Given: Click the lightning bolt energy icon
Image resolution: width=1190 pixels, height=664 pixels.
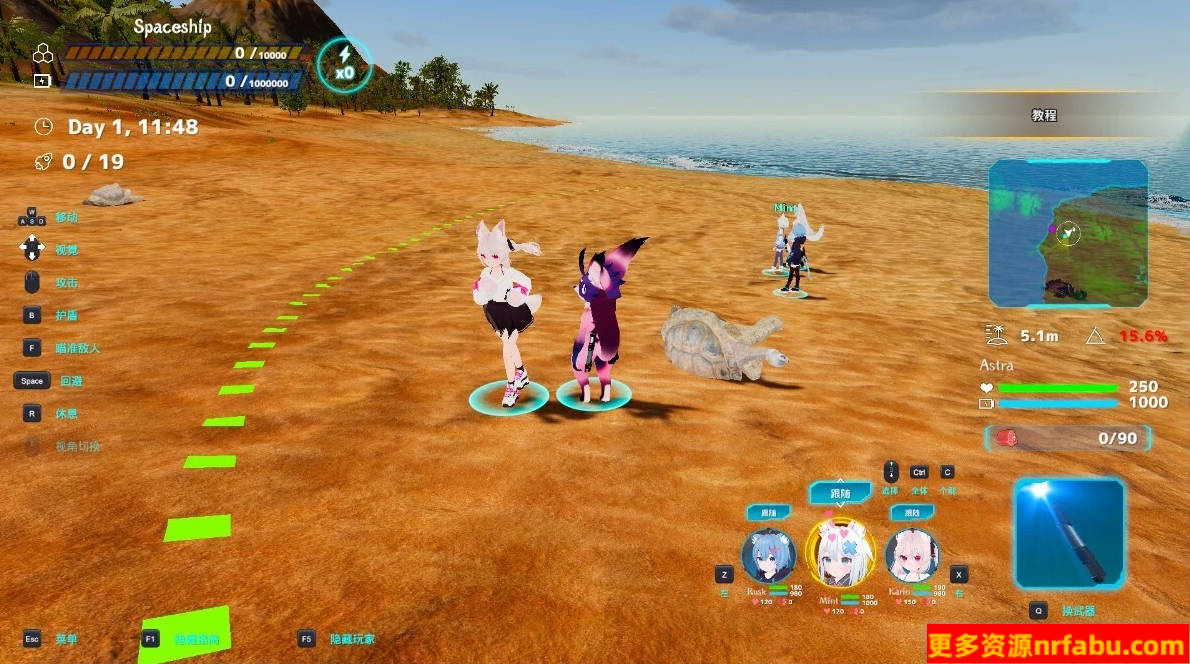Looking at the screenshot, I should tap(345, 64).
